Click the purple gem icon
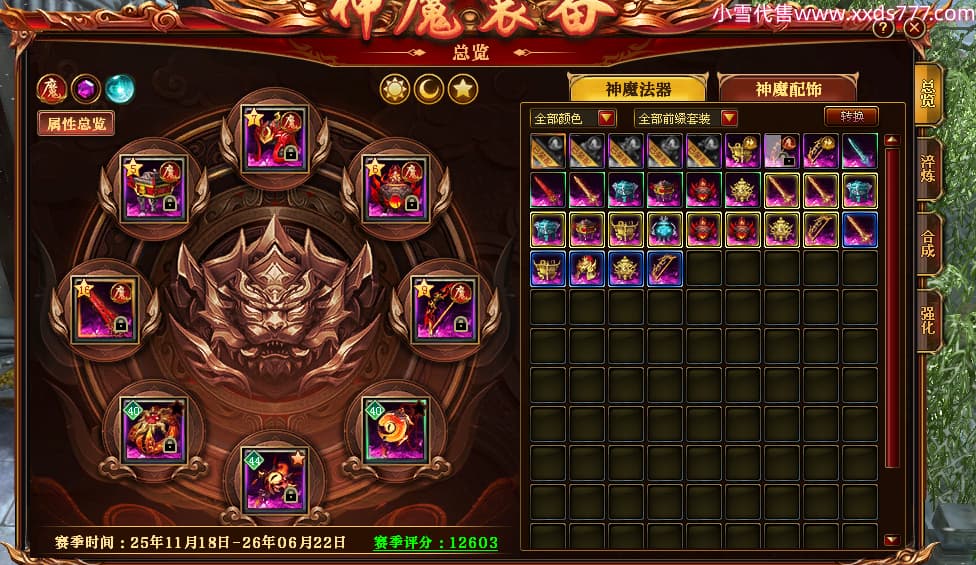976x565 pixels. [86, 89]
